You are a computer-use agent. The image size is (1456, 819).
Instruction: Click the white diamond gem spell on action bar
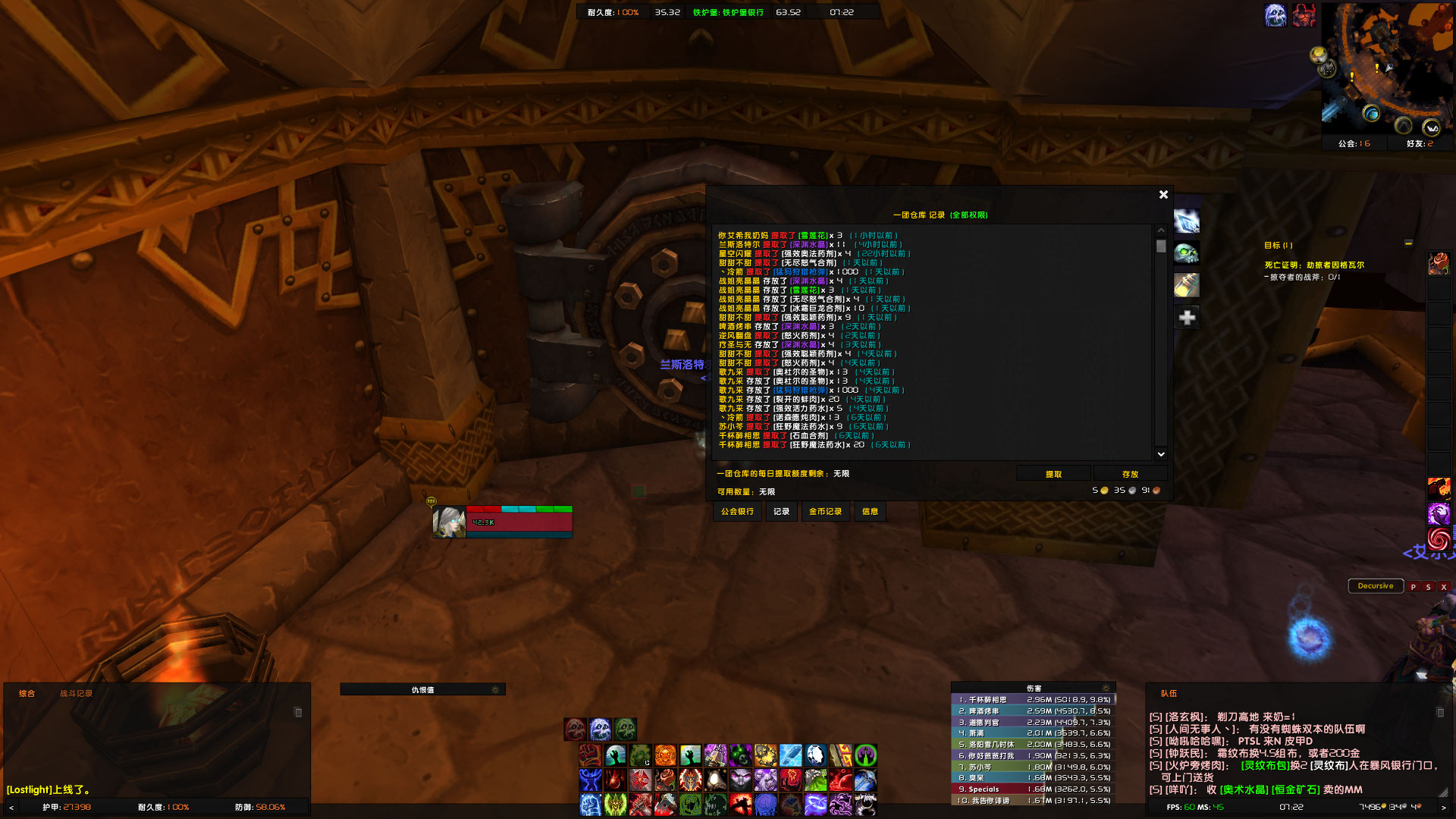tap(814, 755)
